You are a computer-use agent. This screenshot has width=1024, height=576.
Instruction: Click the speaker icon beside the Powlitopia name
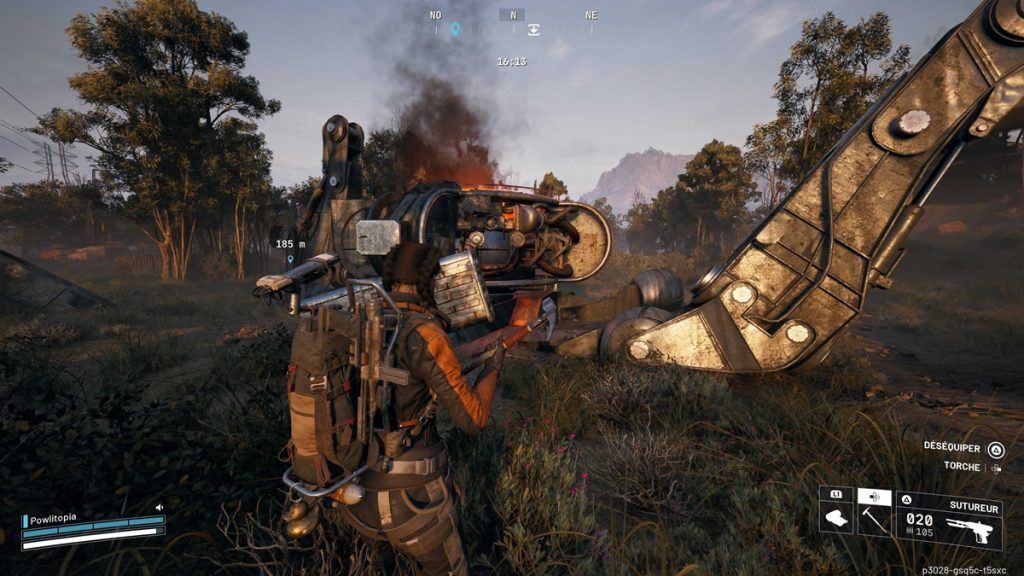point(158,508)
